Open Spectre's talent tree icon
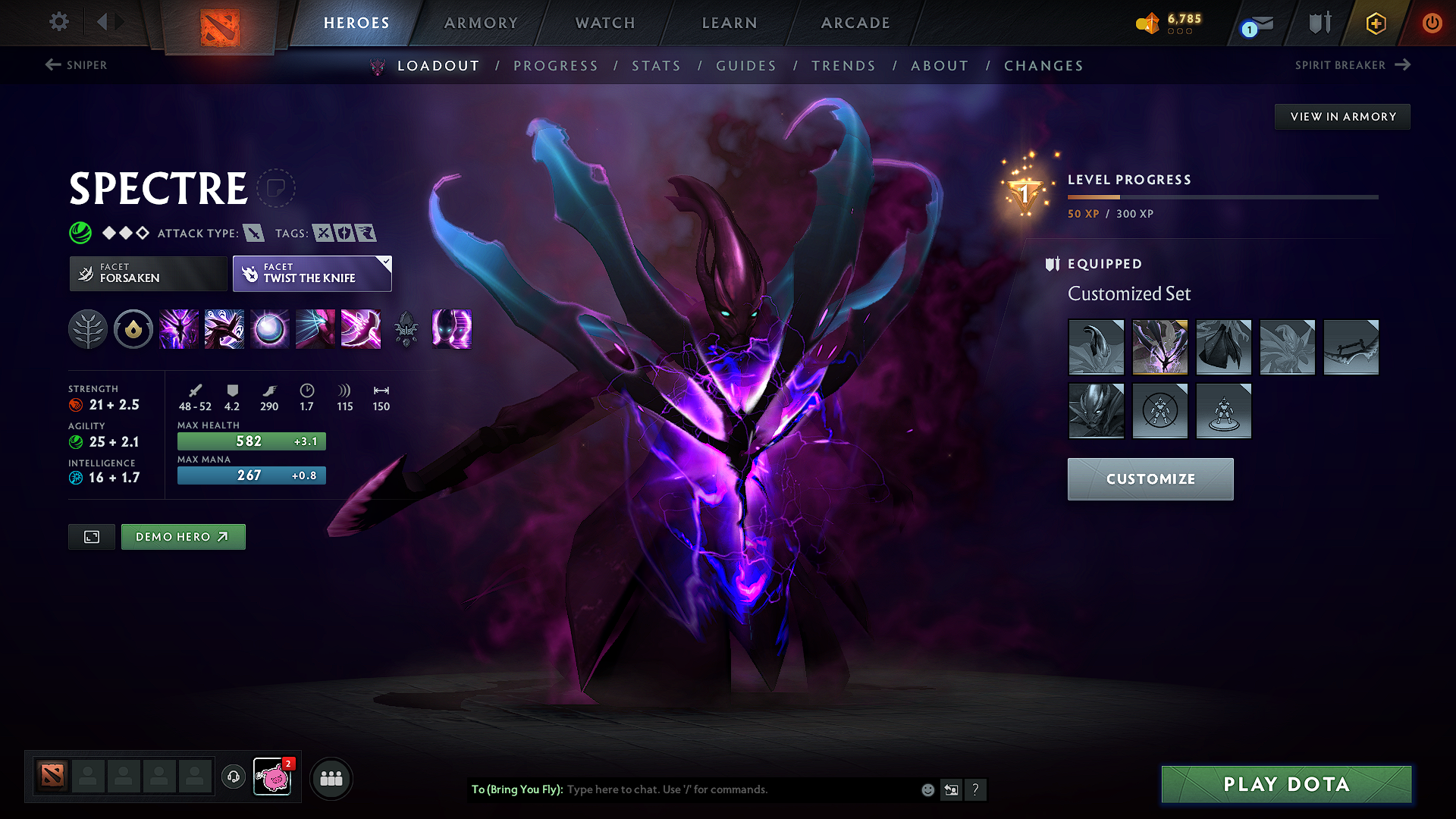The height and width of the screenshot is (819, 1456). pyautogui.click(x=87, y=329)
